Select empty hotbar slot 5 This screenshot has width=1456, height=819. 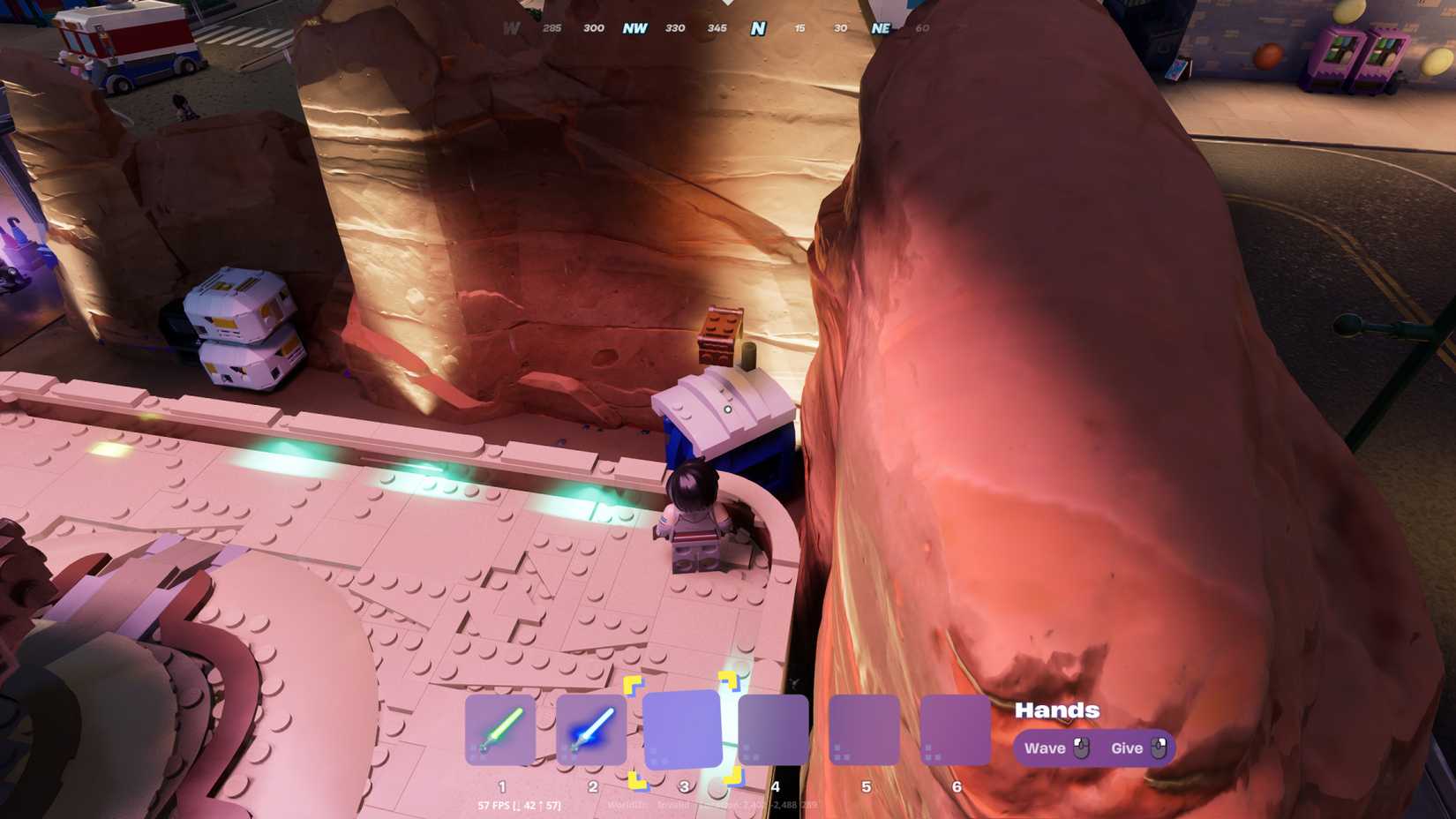click(x=863, y=729)
